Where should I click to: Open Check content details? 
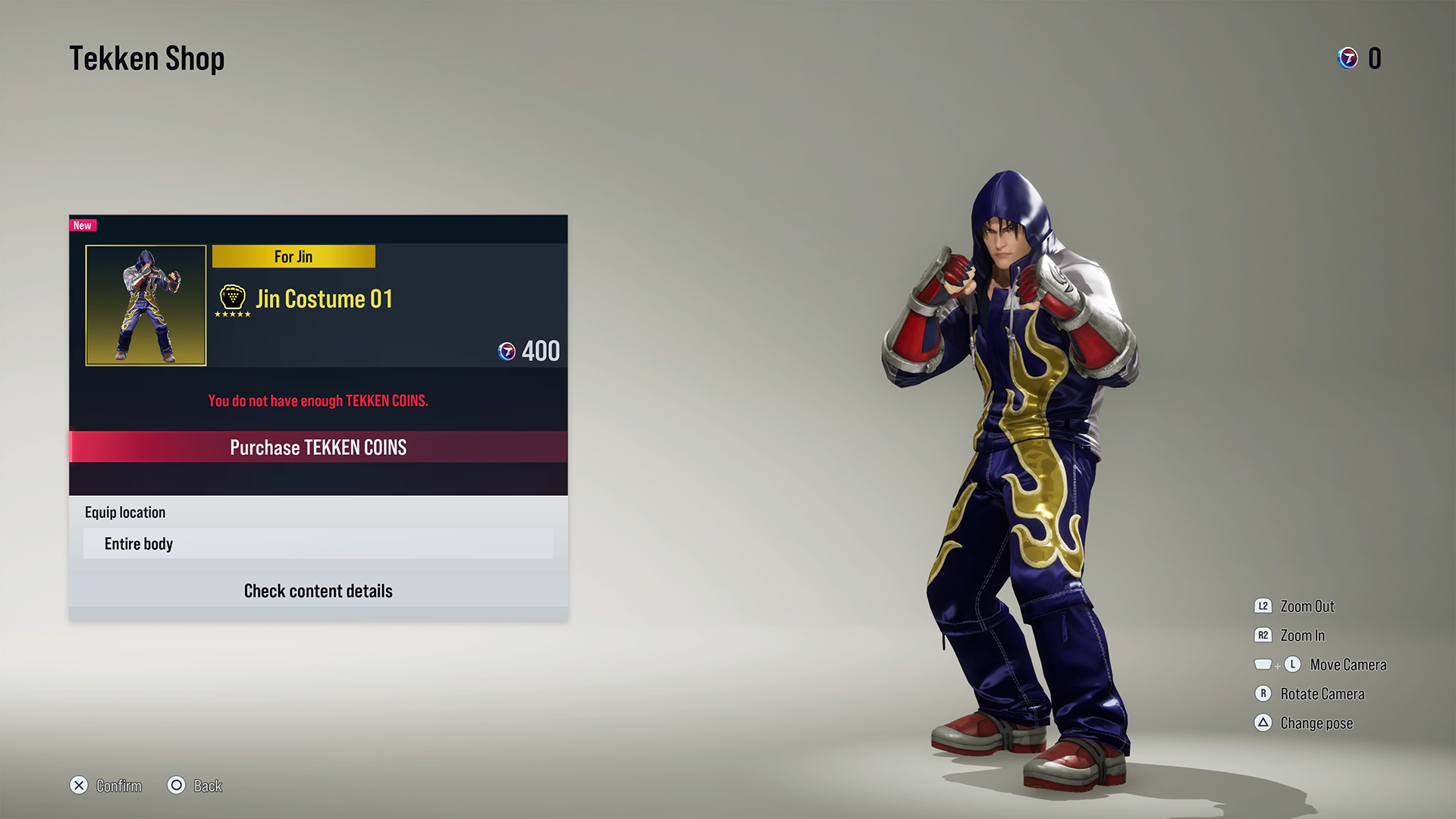click(318, 591)
